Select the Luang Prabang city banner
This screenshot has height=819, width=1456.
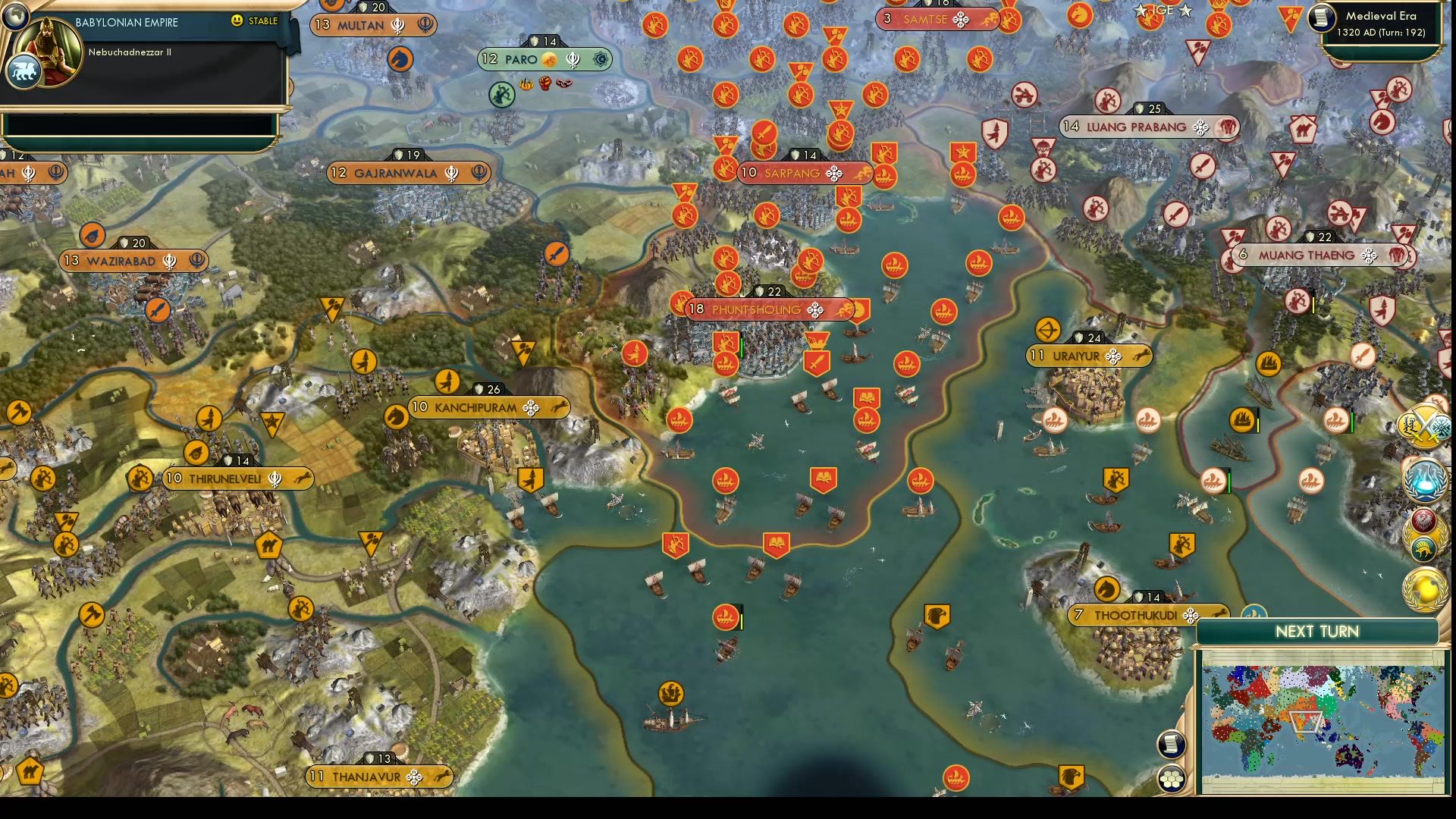1147,127
